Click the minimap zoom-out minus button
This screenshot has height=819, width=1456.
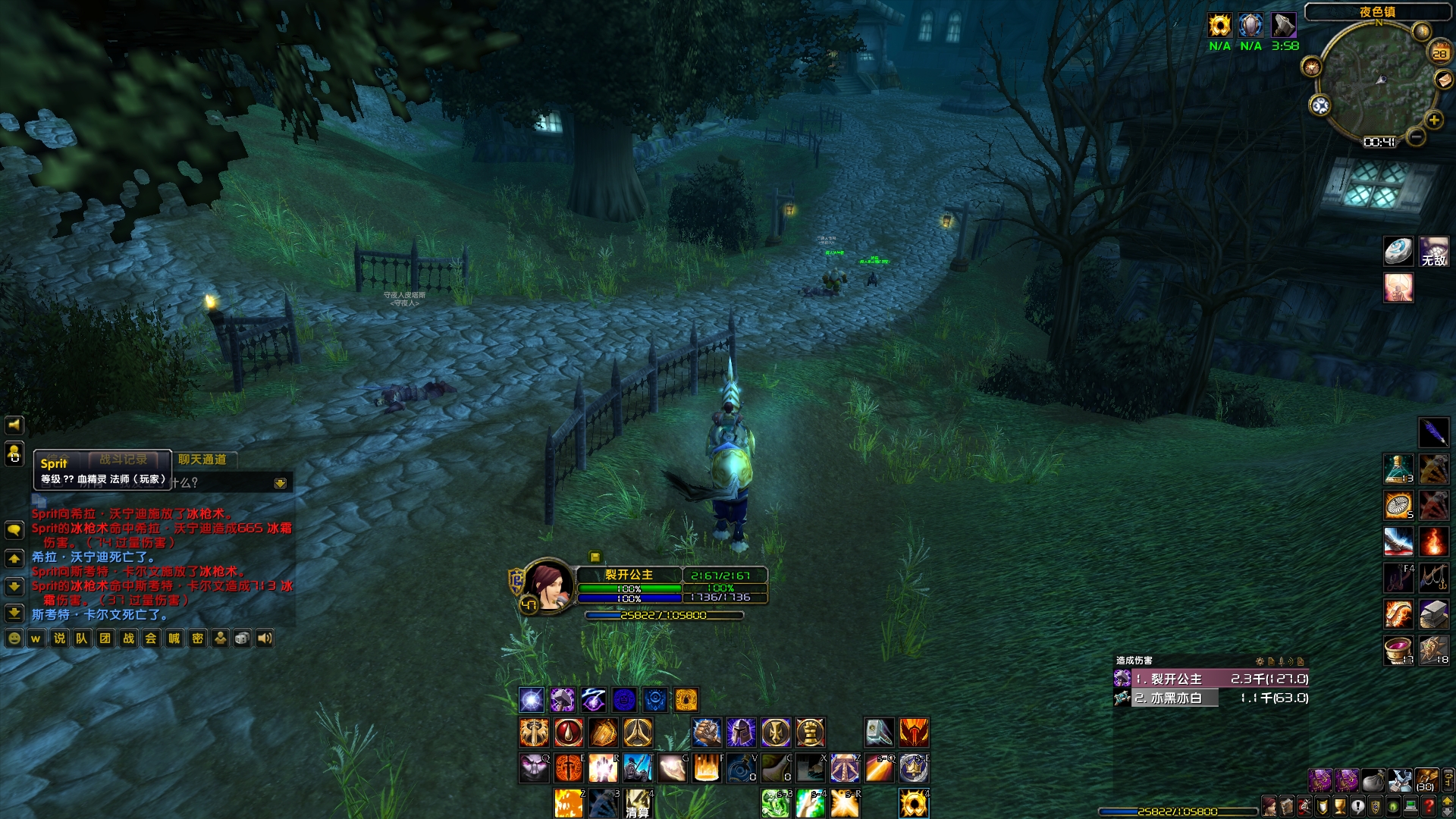[x=1415, y=137]
